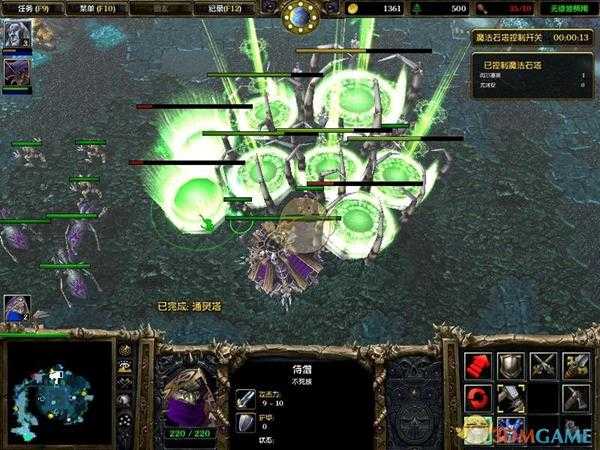The height and width of the screenshot is (450, 600).
Task: Choose the grey shield command icon
Action: tap(511, 365)
